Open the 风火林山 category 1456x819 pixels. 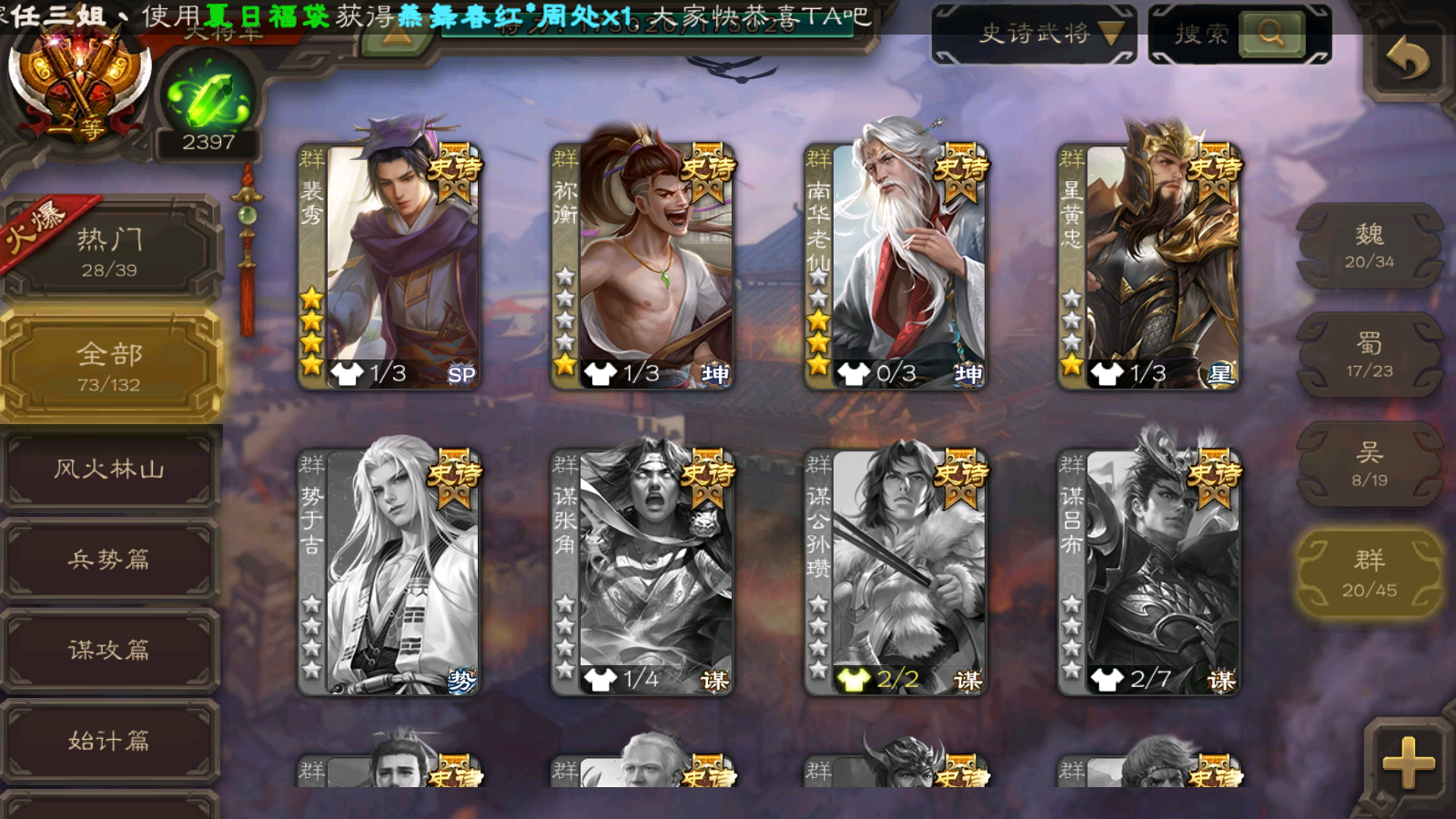point(109,469)
